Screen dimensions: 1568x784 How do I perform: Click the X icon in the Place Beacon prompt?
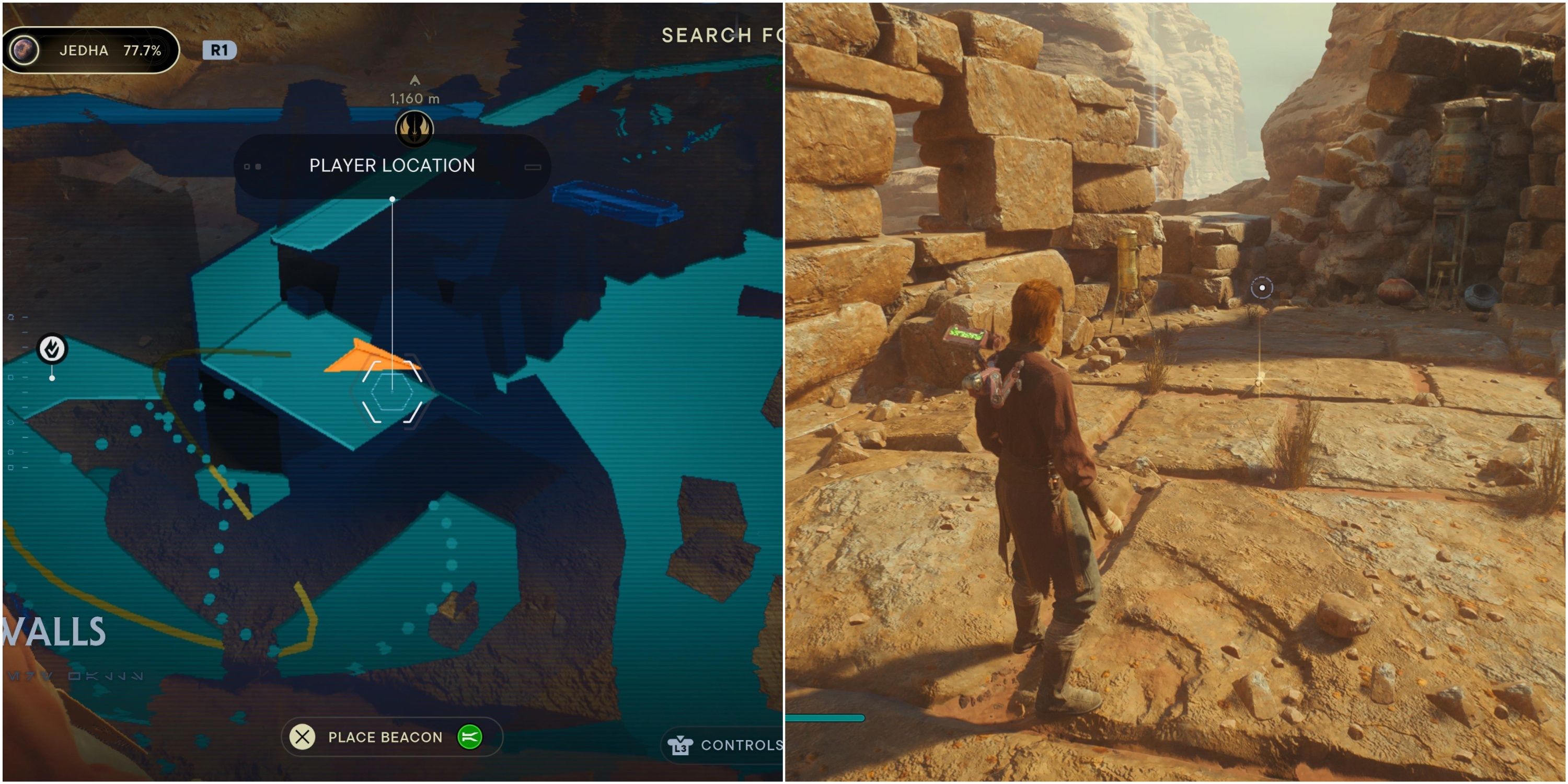(302, 737)
